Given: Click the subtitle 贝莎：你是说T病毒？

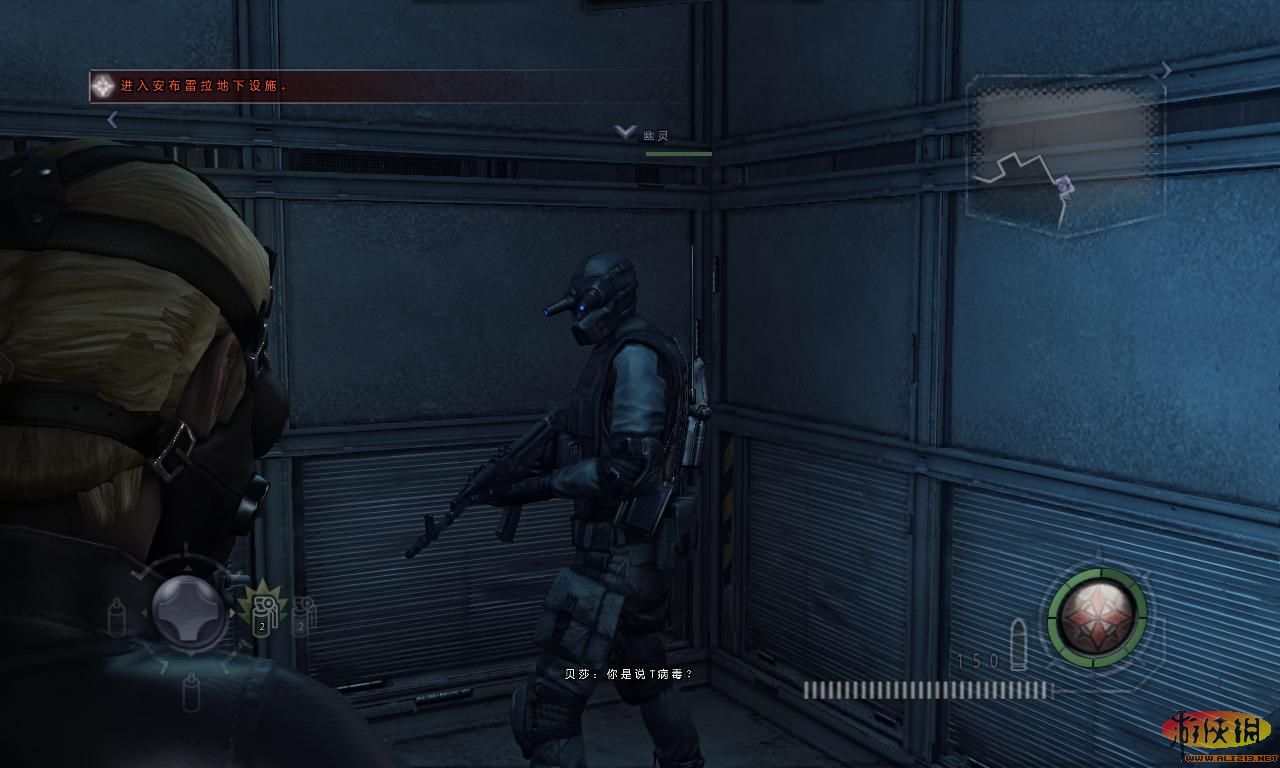Looking at the screenshot, I should [632, 674].
